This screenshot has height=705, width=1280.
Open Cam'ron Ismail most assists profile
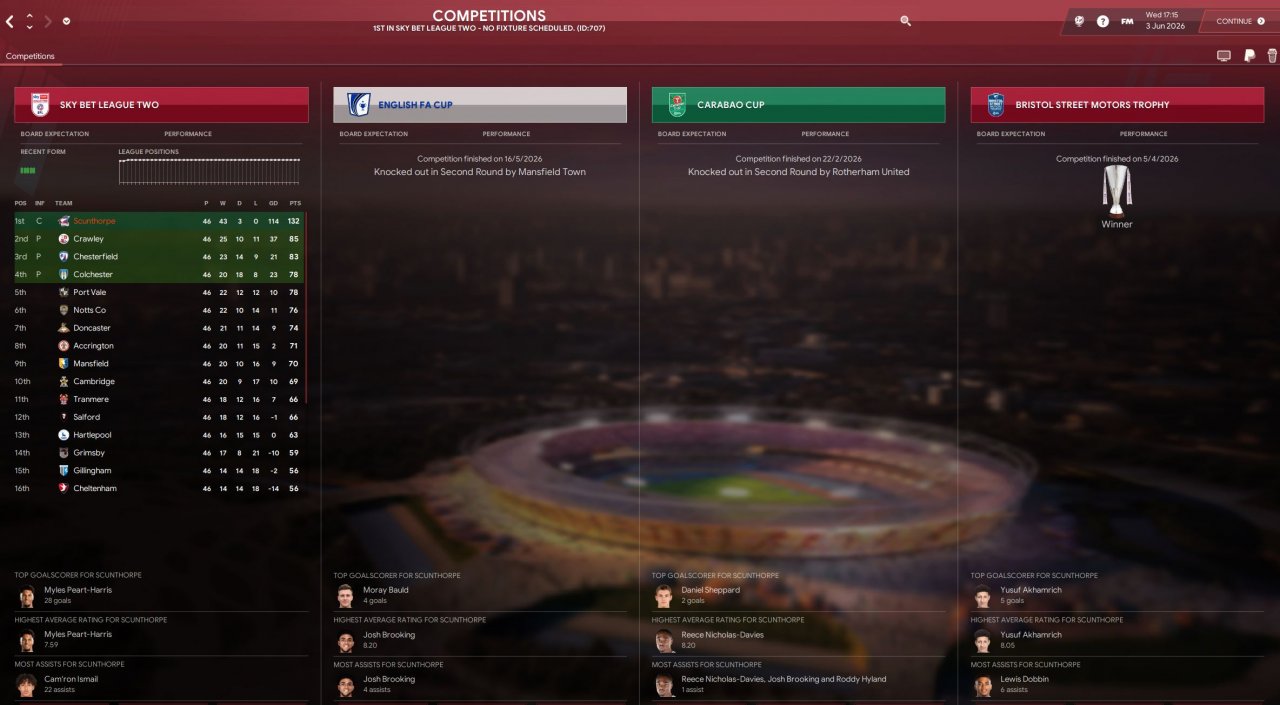[x=71, y=679]
